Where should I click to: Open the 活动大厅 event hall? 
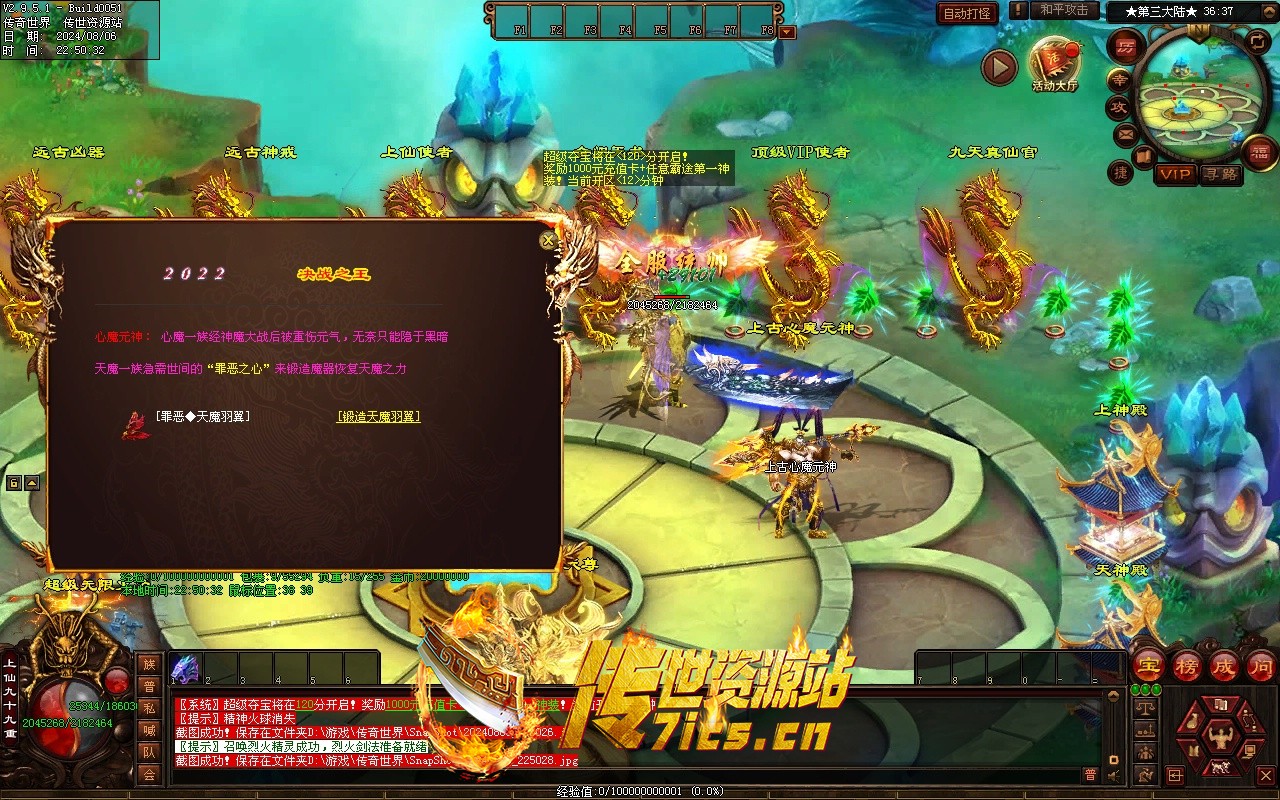tap(1054, 62)
